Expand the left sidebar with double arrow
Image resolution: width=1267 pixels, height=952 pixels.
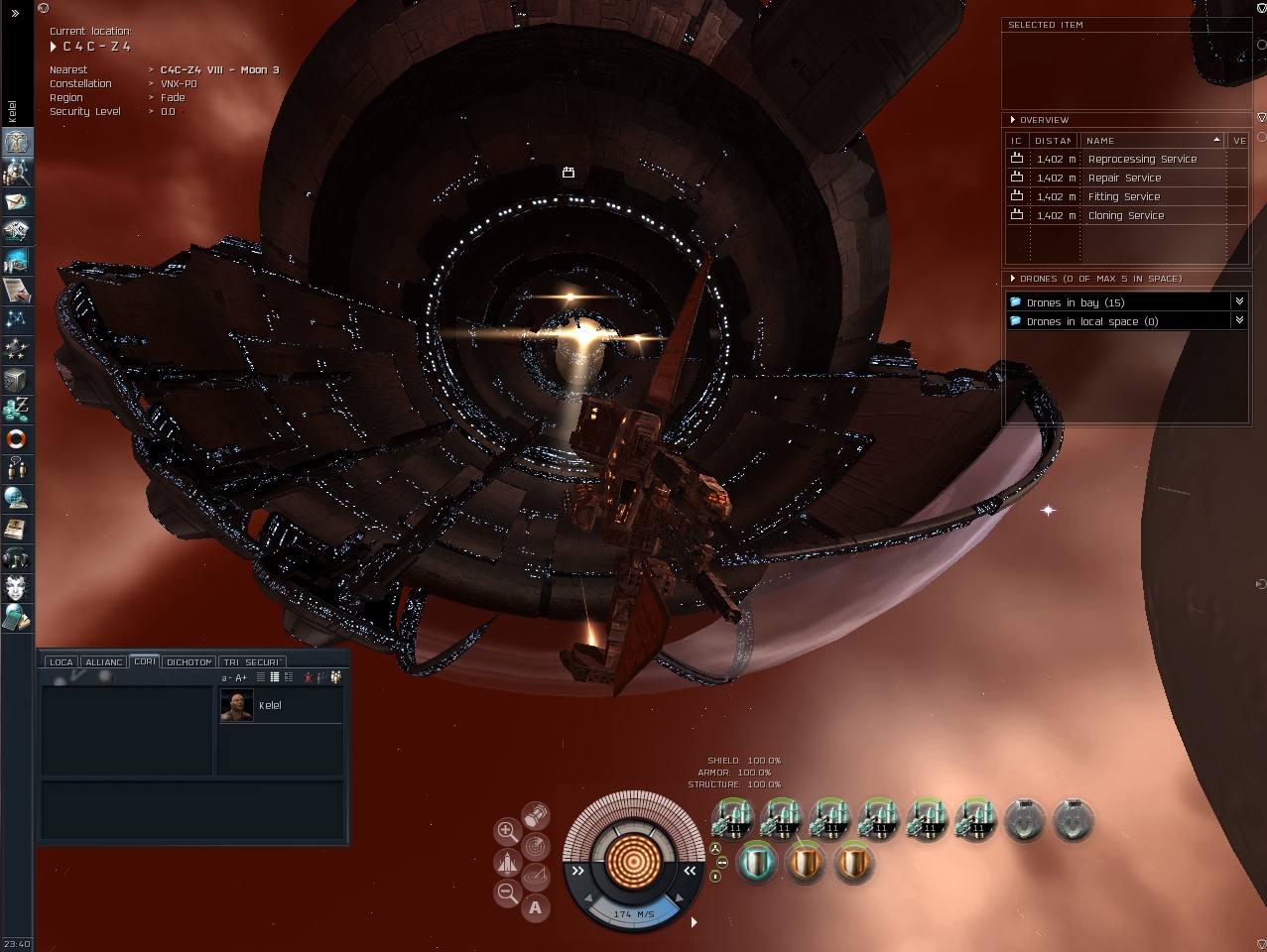pyautogui.click(x=15, y=13)
